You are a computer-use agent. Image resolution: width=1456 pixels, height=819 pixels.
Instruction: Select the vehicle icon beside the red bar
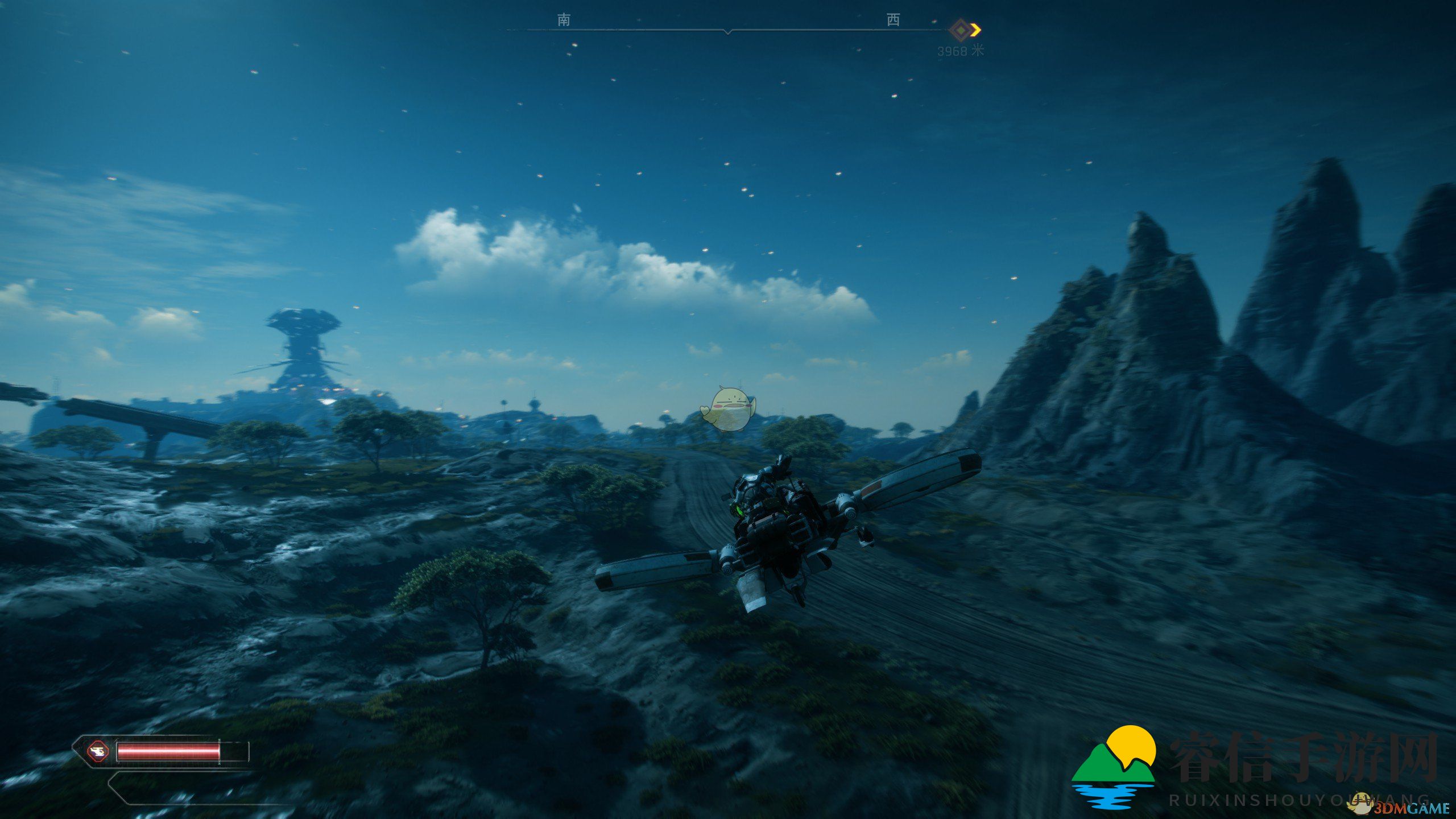[x=98, y=752]
